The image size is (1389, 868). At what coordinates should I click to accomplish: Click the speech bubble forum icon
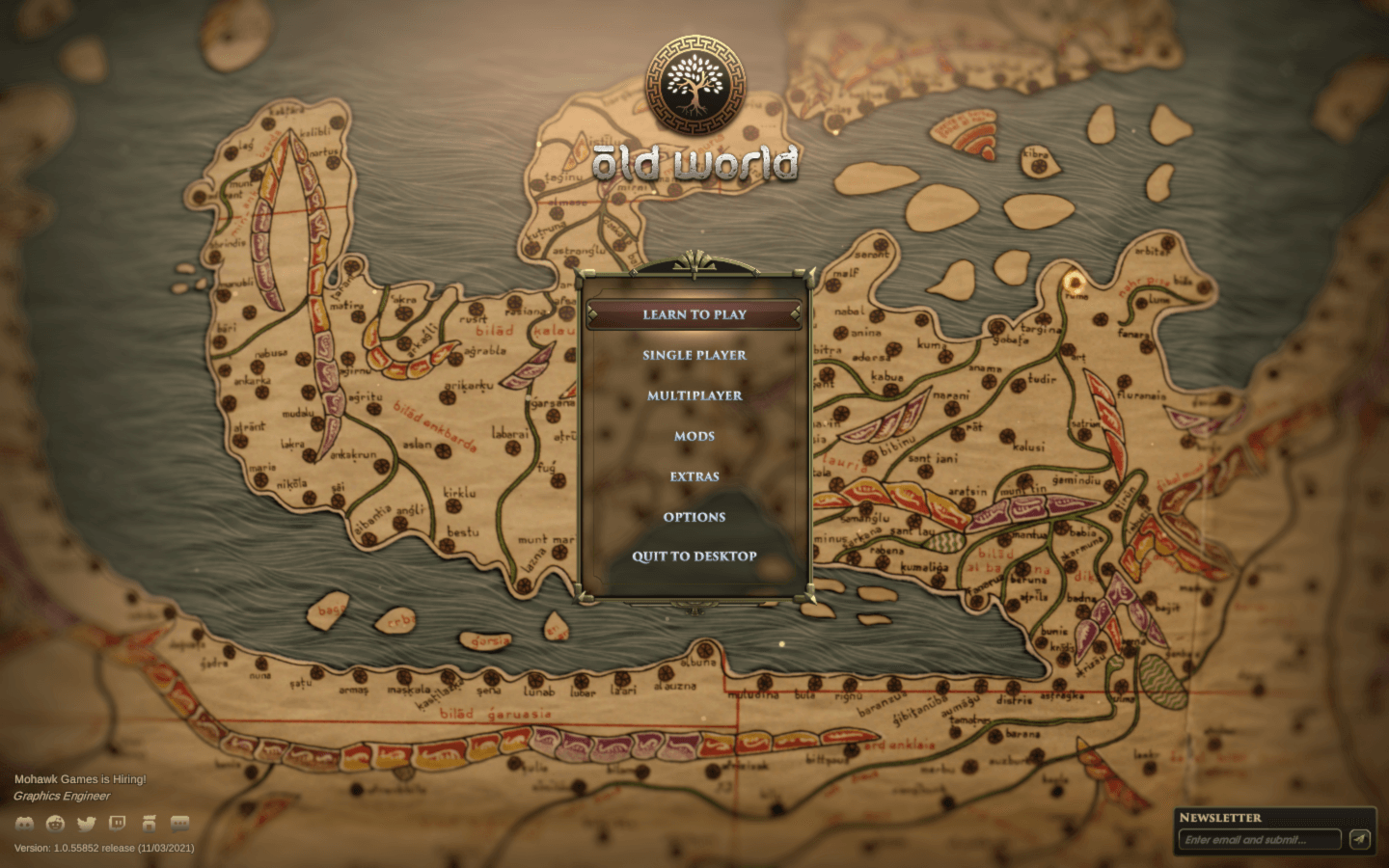point(179,824)
